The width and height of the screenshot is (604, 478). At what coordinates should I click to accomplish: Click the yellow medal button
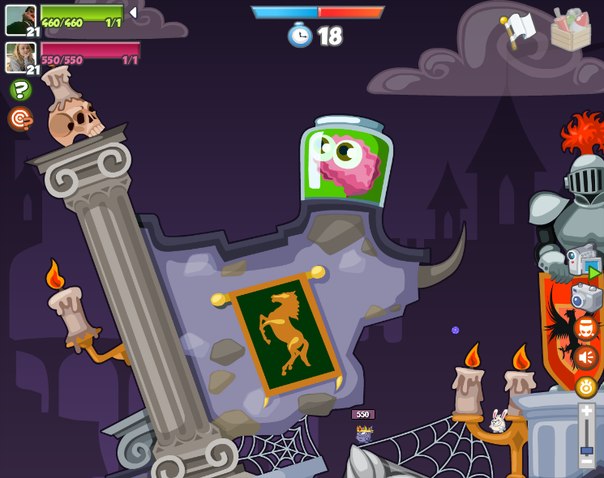point(586,386)
